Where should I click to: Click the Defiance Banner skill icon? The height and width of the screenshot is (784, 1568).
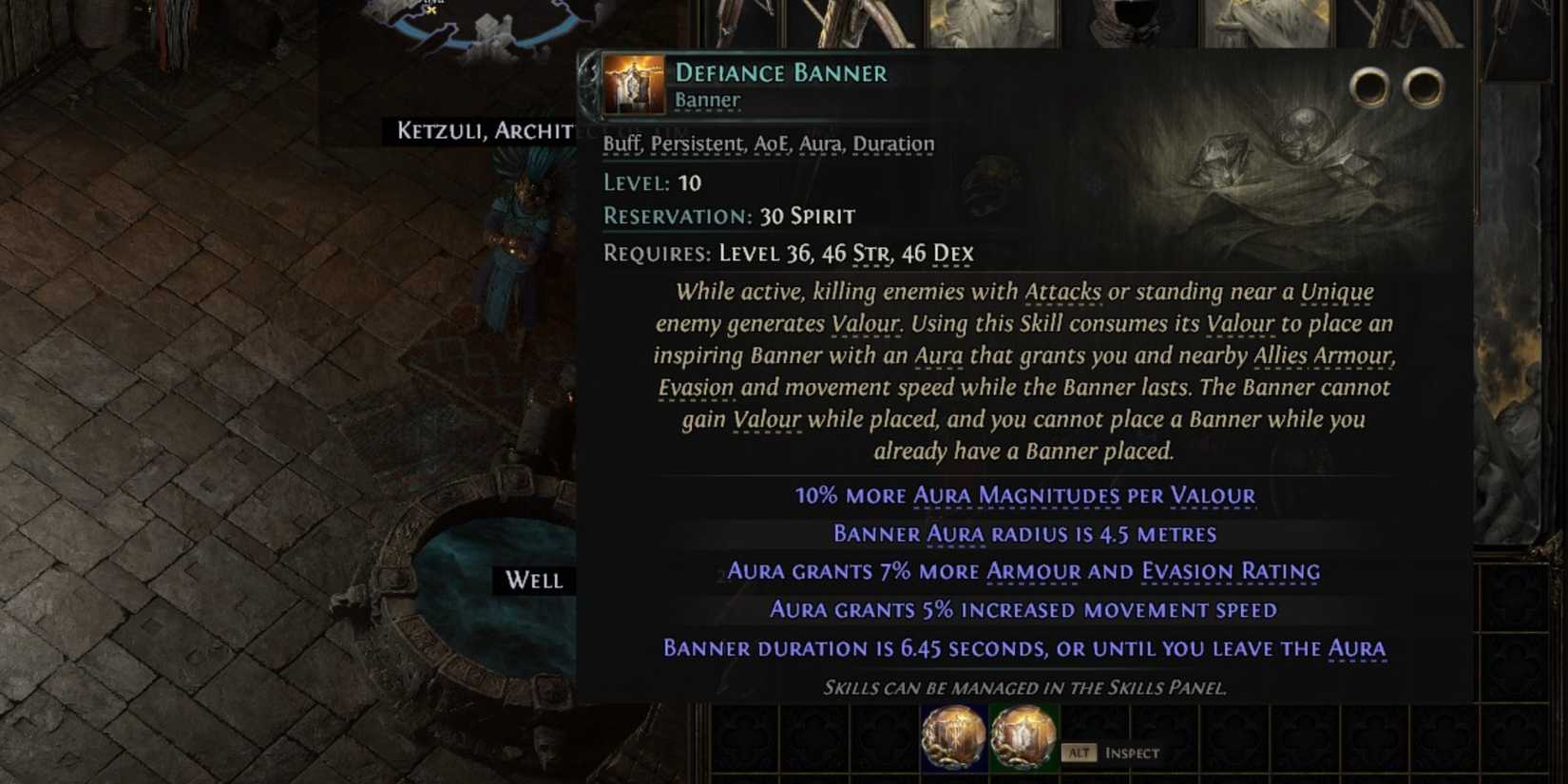[632, 86]
